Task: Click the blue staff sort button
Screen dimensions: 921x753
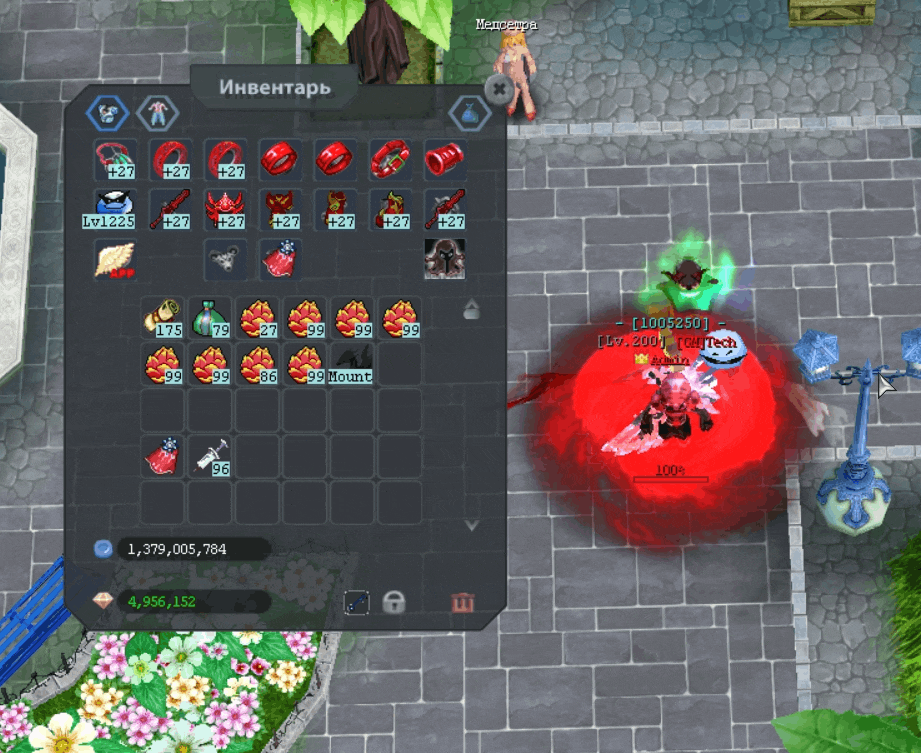Action: 357,602
